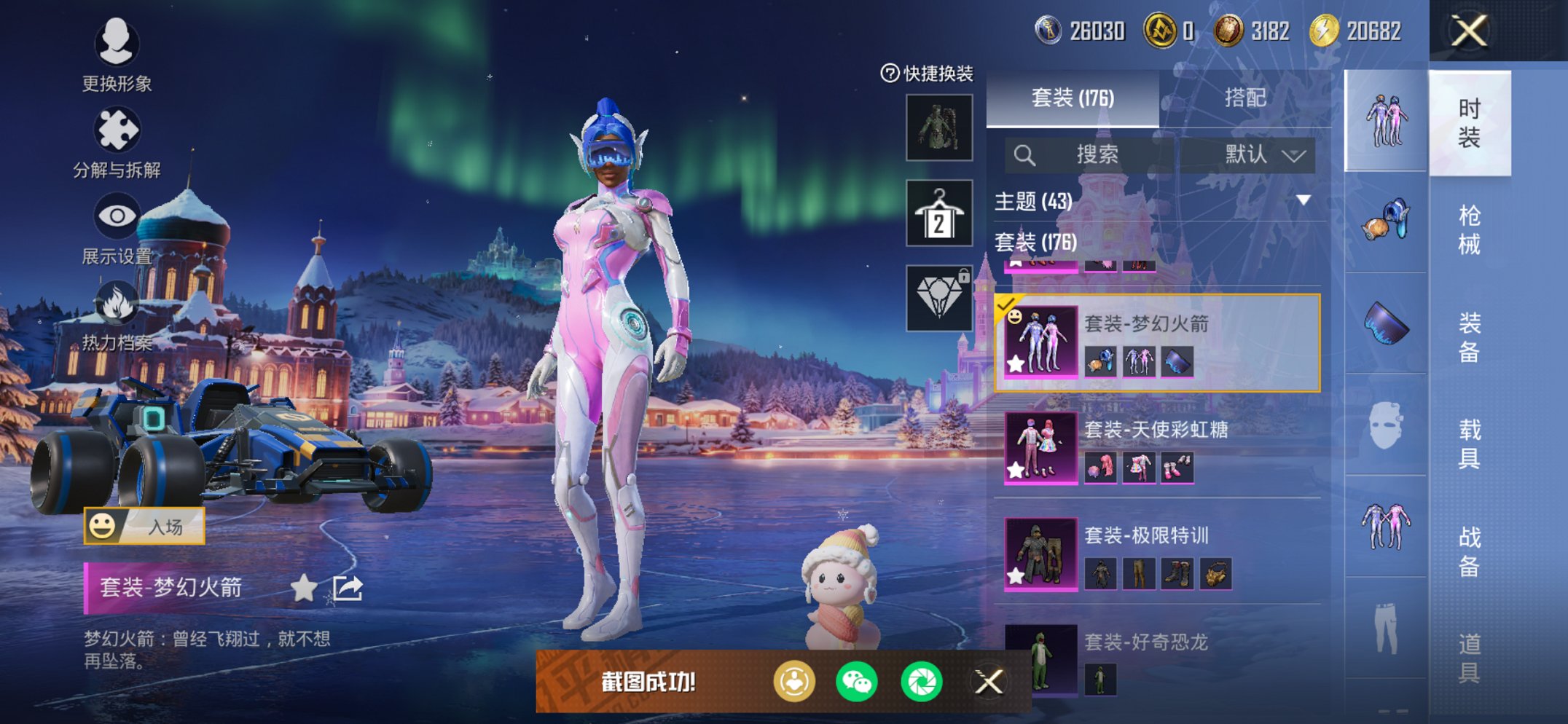Switch to the 载具 vehicles category
1568x724 pixels.
click(1469, 444)
